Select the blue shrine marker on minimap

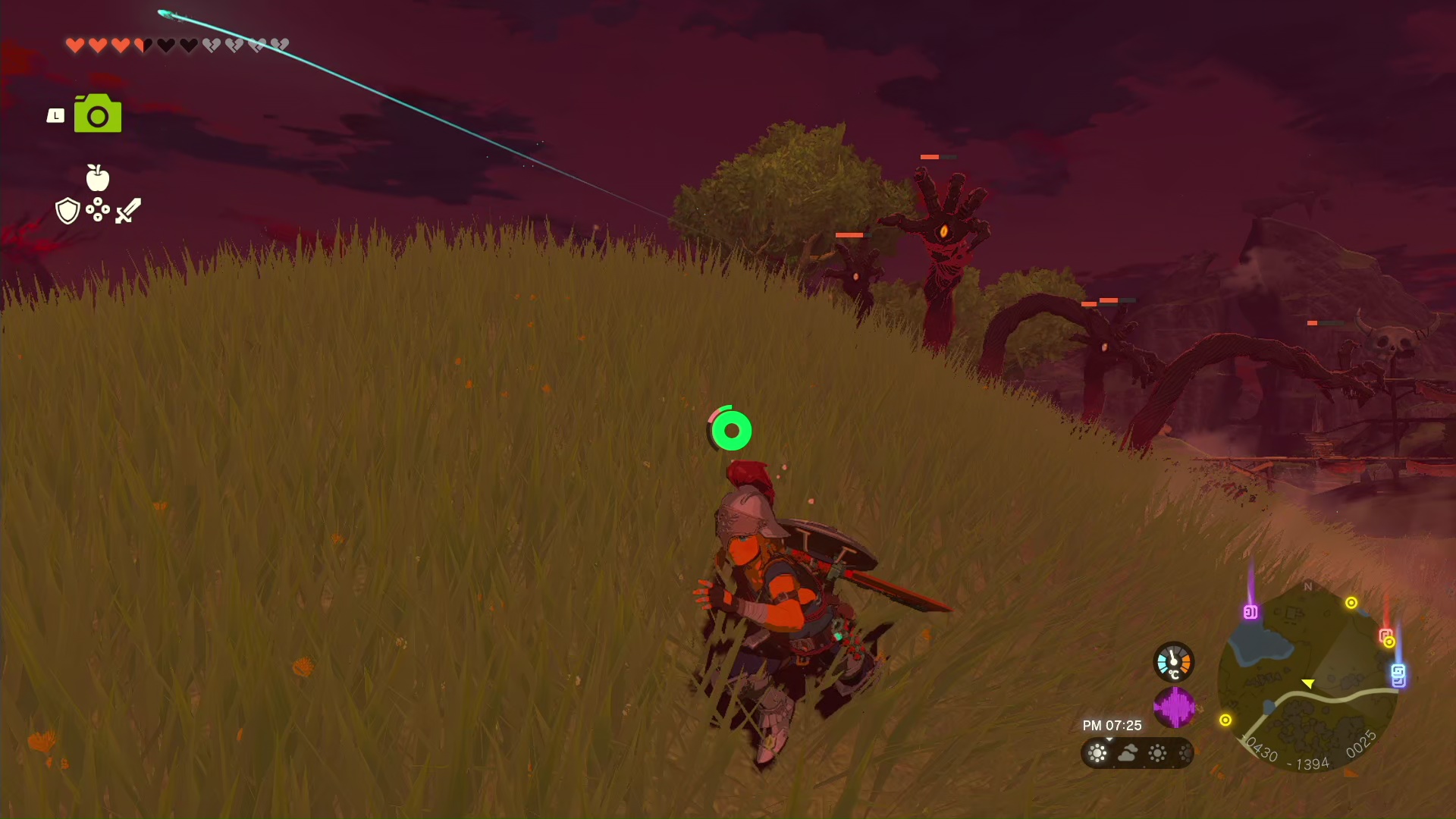(1398, 674)
